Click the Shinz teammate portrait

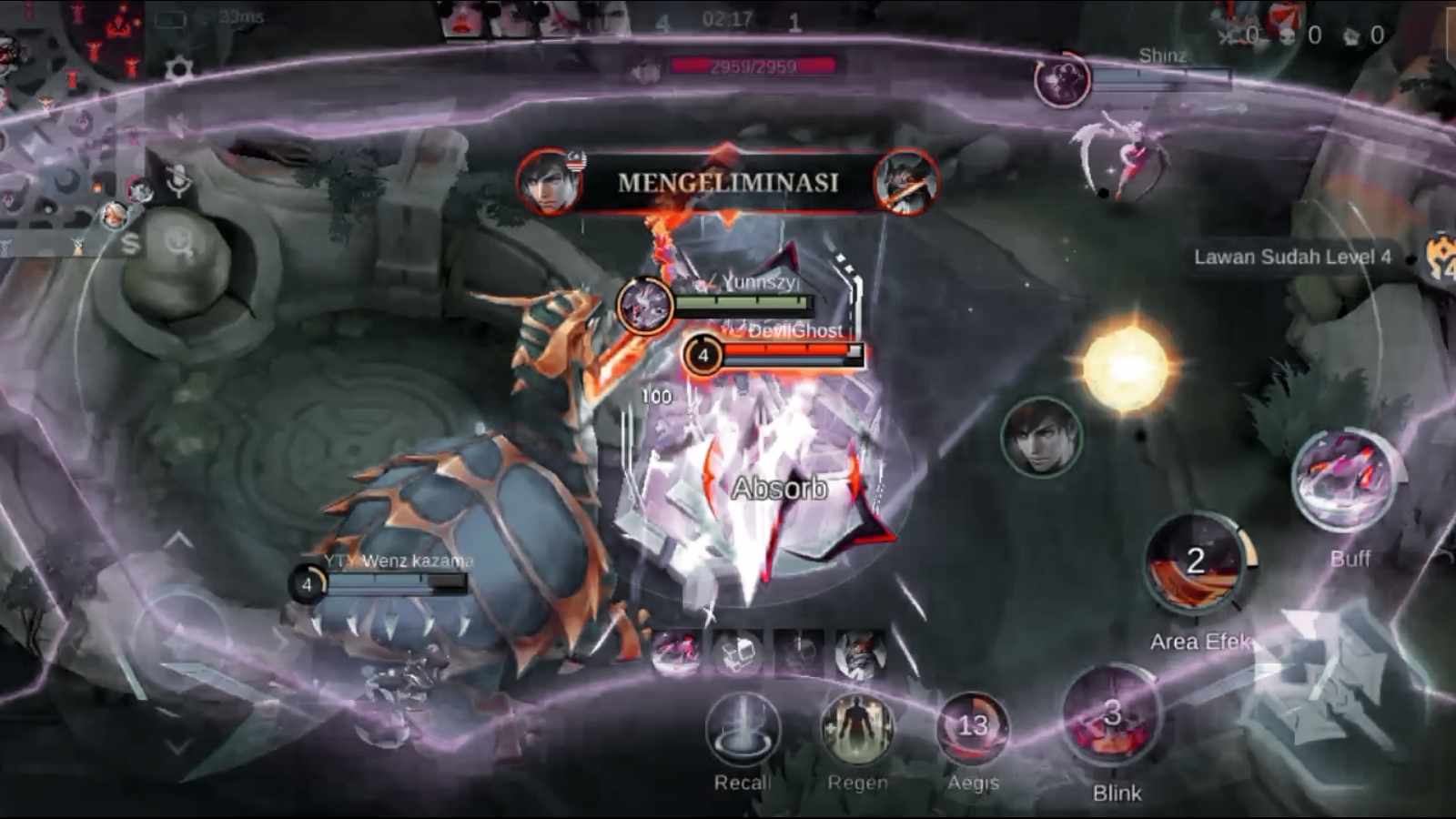(1062, 80)
